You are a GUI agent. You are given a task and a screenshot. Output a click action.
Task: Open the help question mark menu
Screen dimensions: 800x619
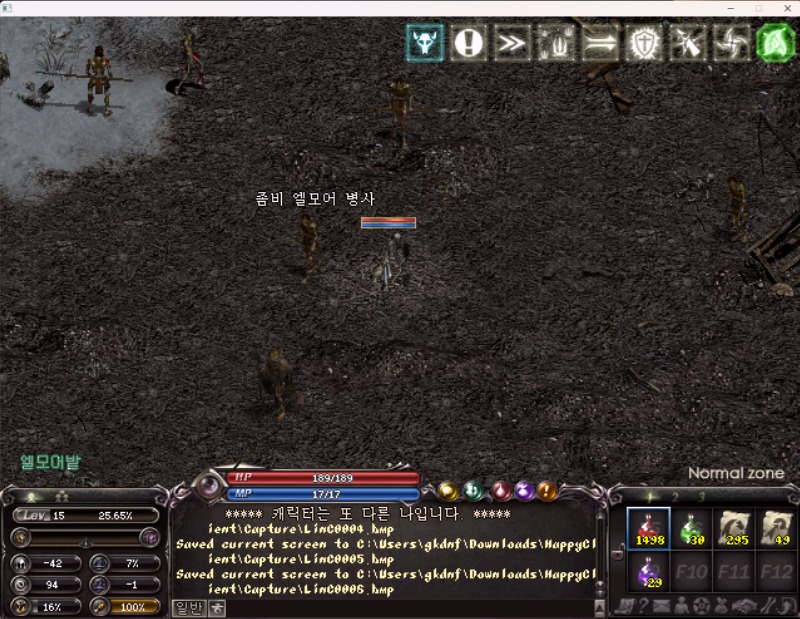pos(642,606)
